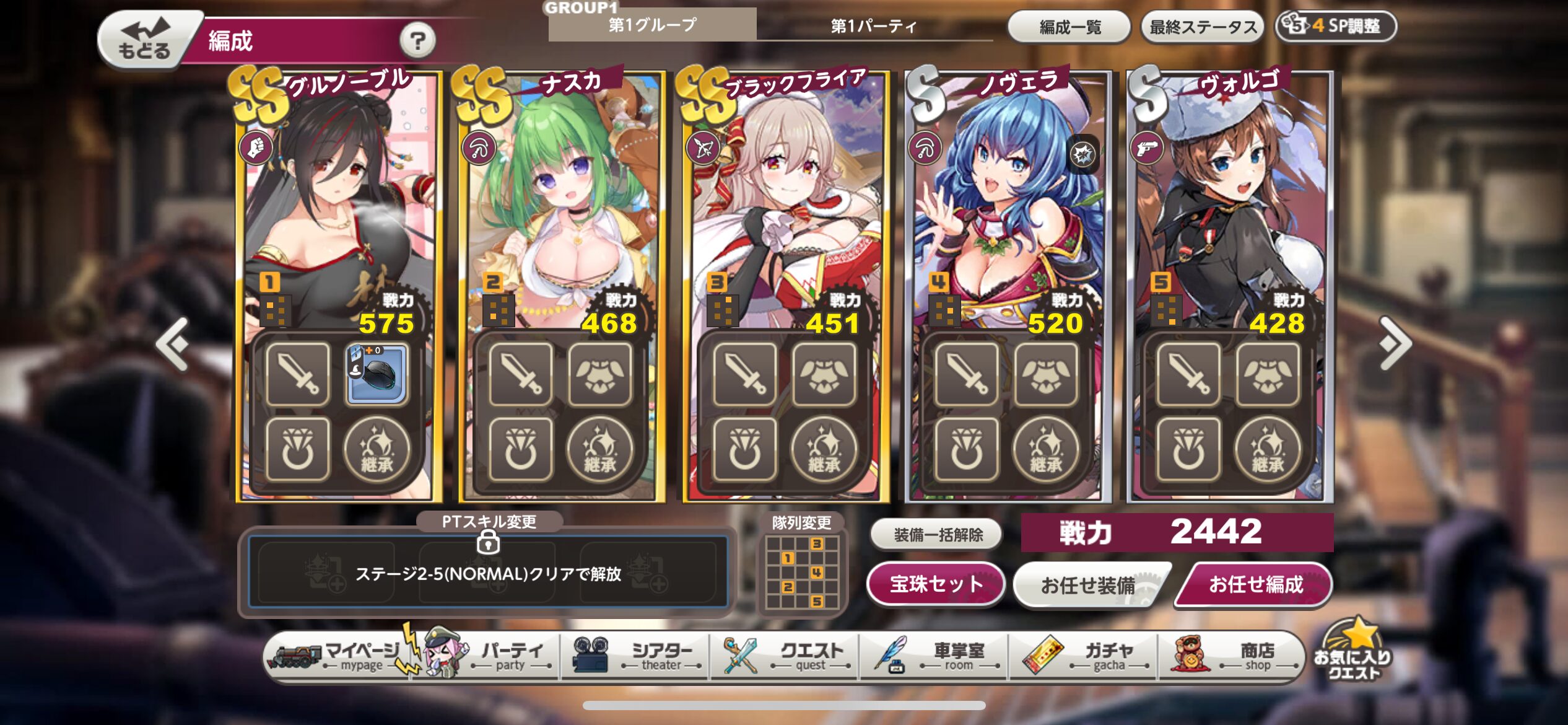Choose お任せ装備 auto-equip
1568x725 pixels.
pyautogui.click(x=1088, y=584)
